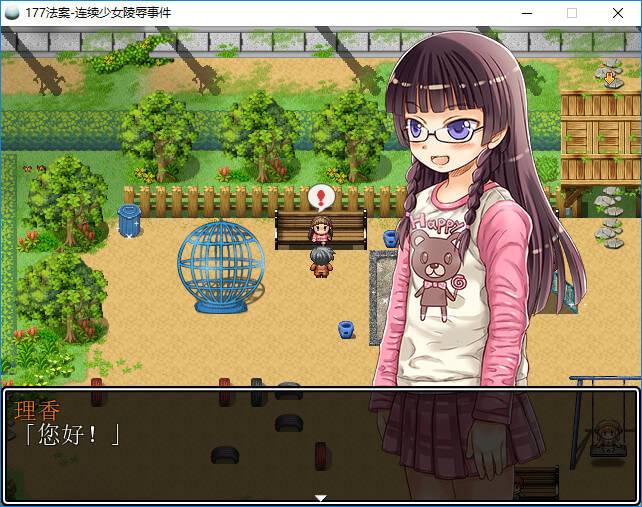
Task: Click the dialogue message box text
Action: (70, 435)
